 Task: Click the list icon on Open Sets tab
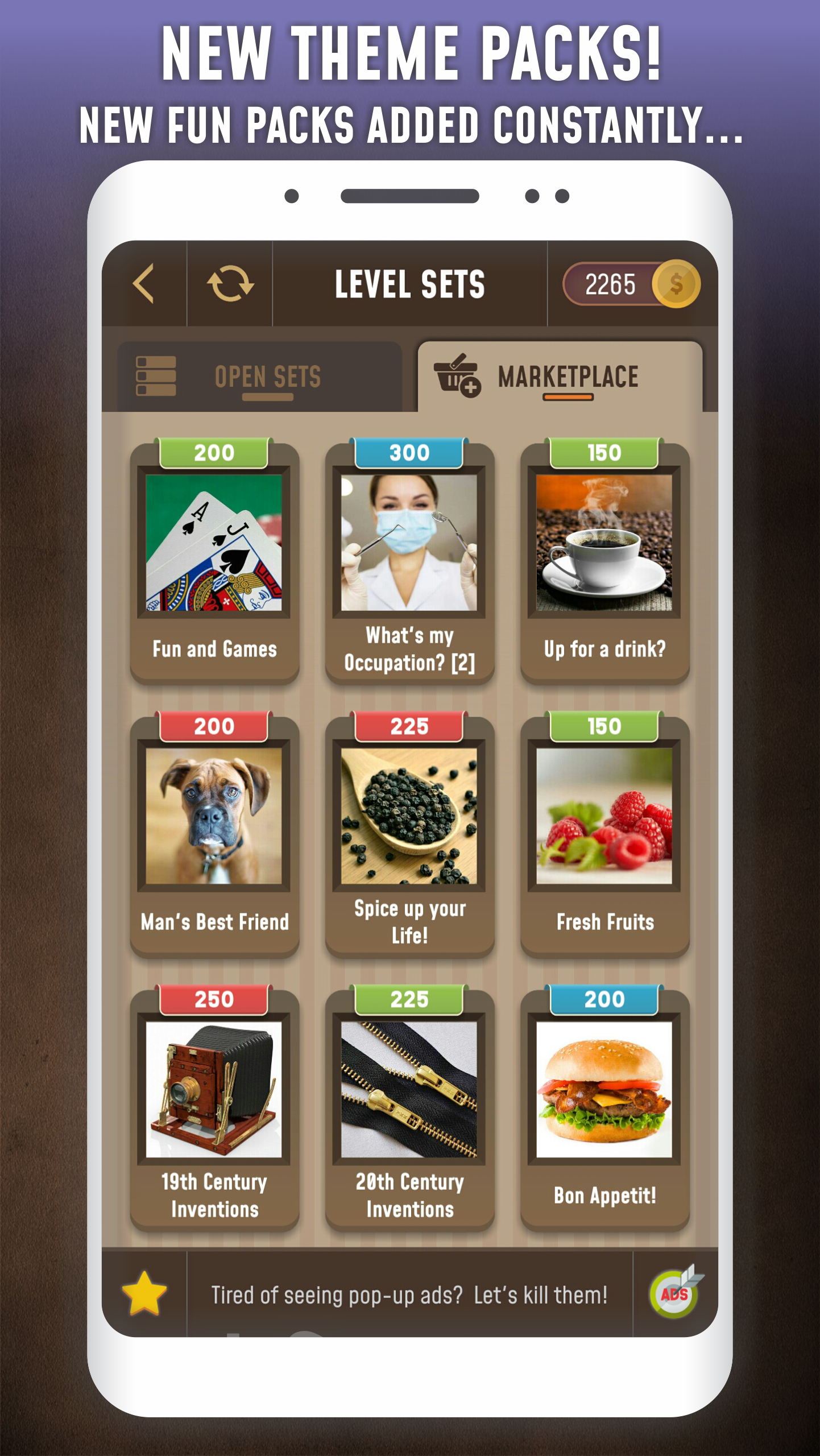[x=155, y=375]
